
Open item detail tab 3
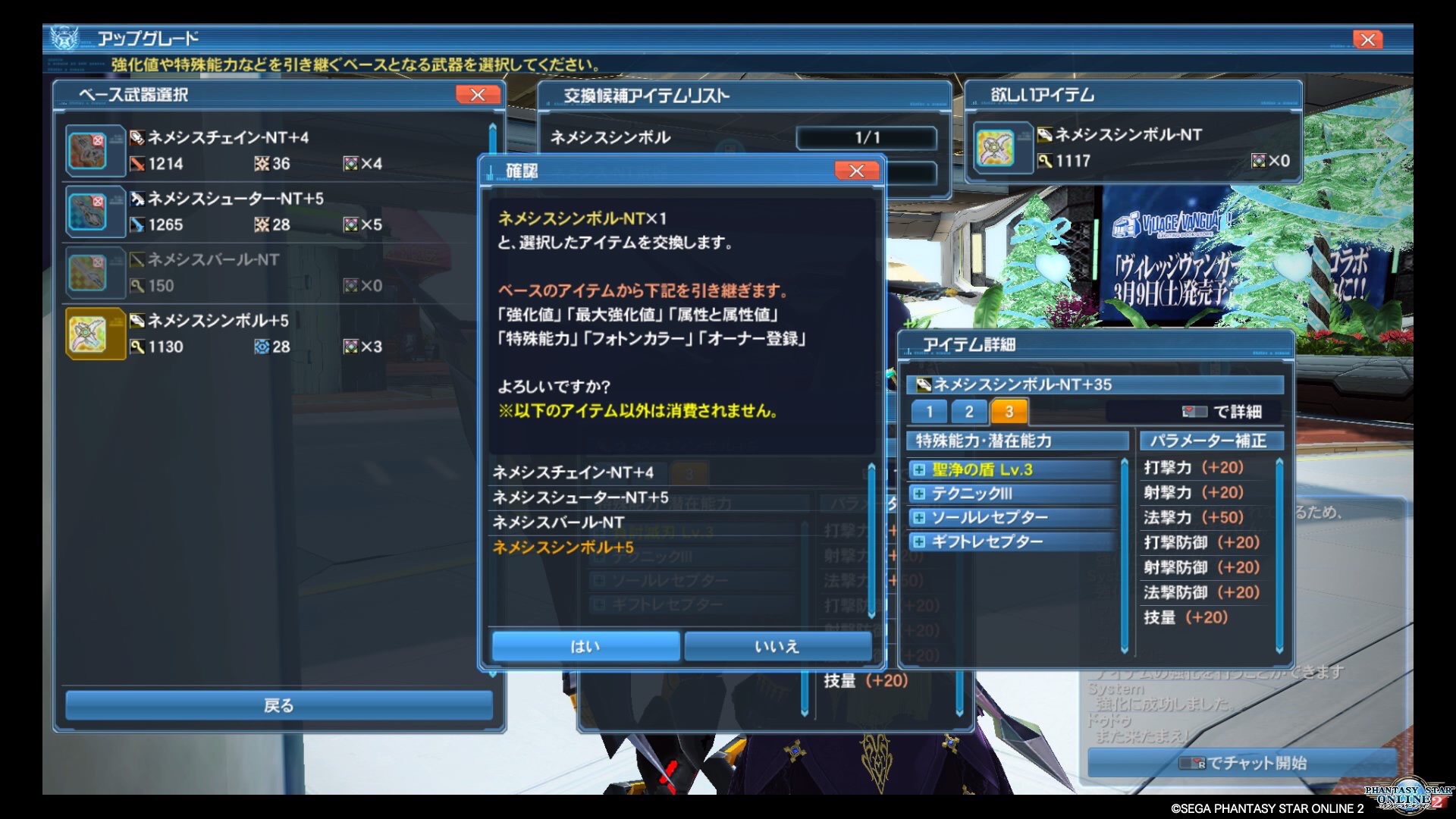tap(1009, 412)
